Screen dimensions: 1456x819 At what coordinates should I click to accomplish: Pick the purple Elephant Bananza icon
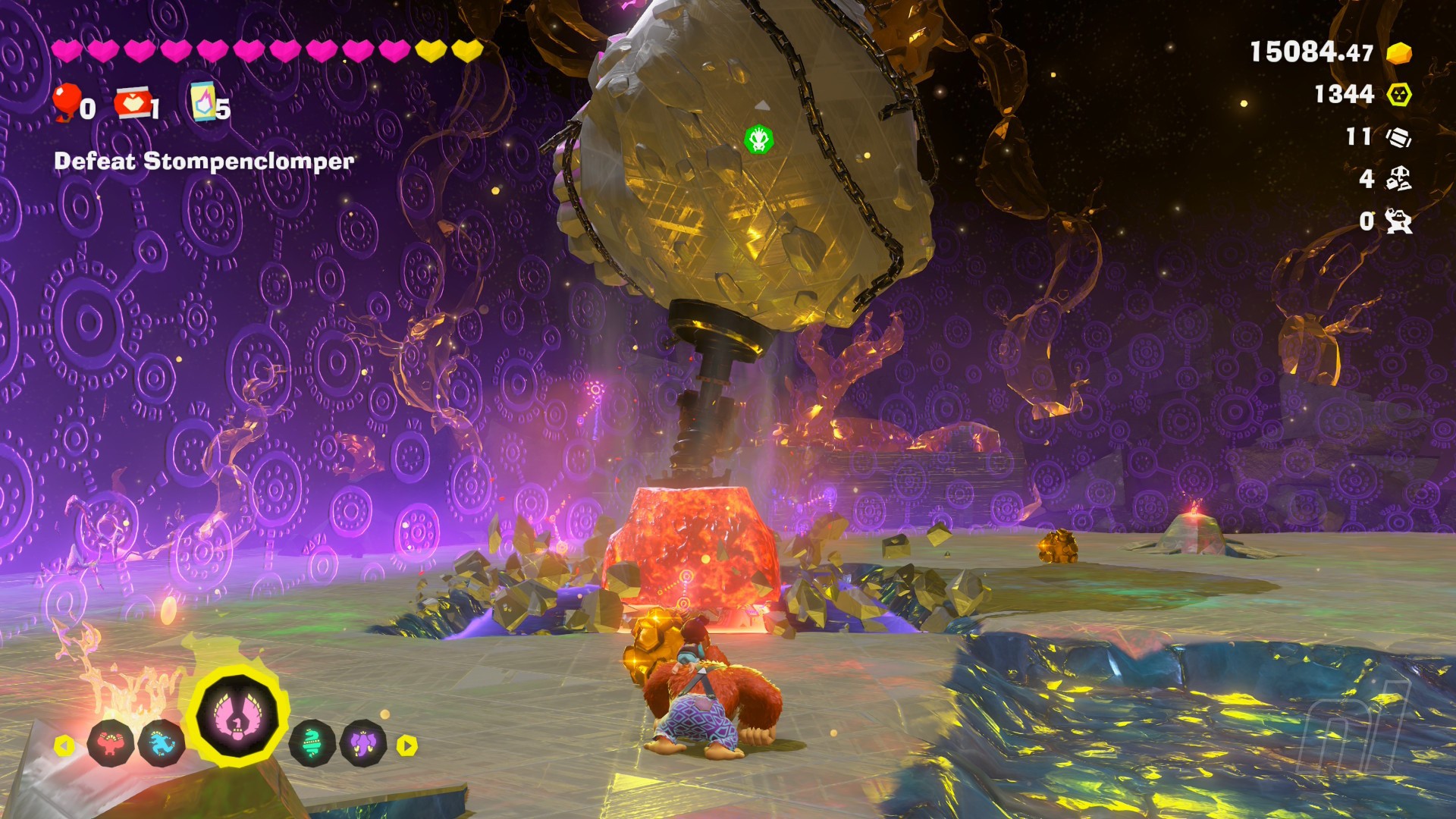[363, 743]
